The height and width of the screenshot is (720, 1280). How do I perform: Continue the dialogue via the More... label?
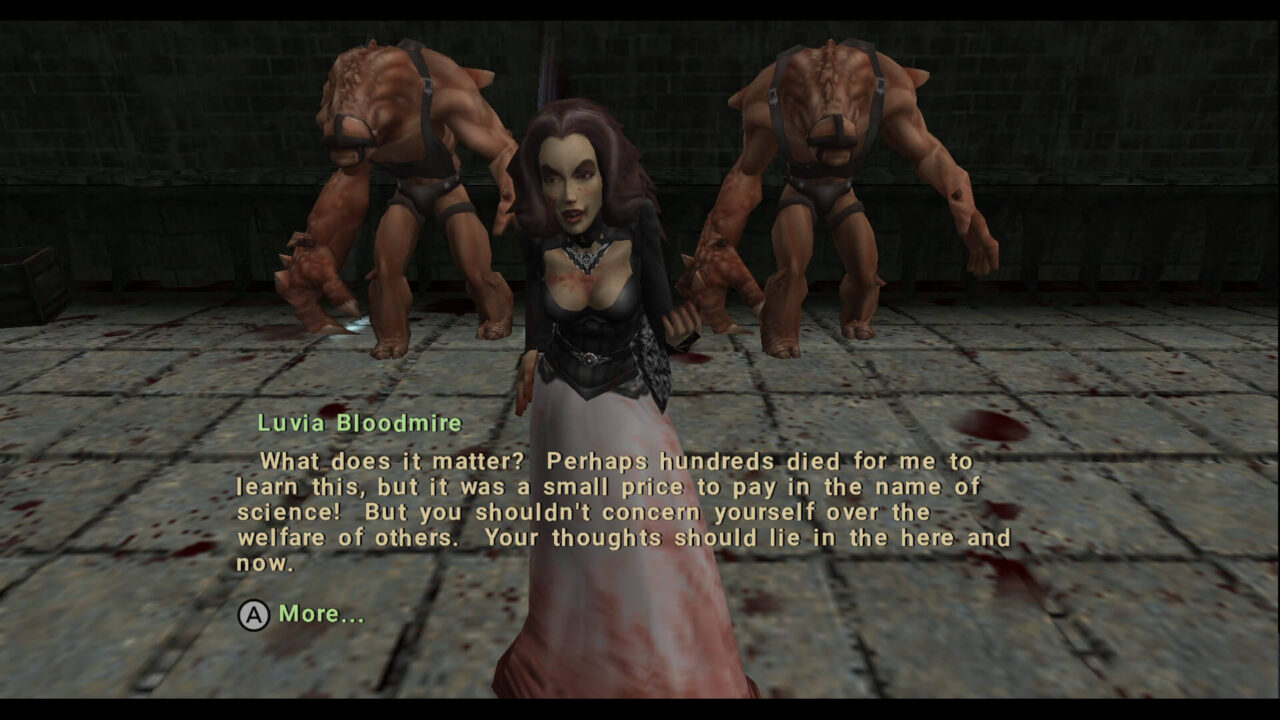321,614
